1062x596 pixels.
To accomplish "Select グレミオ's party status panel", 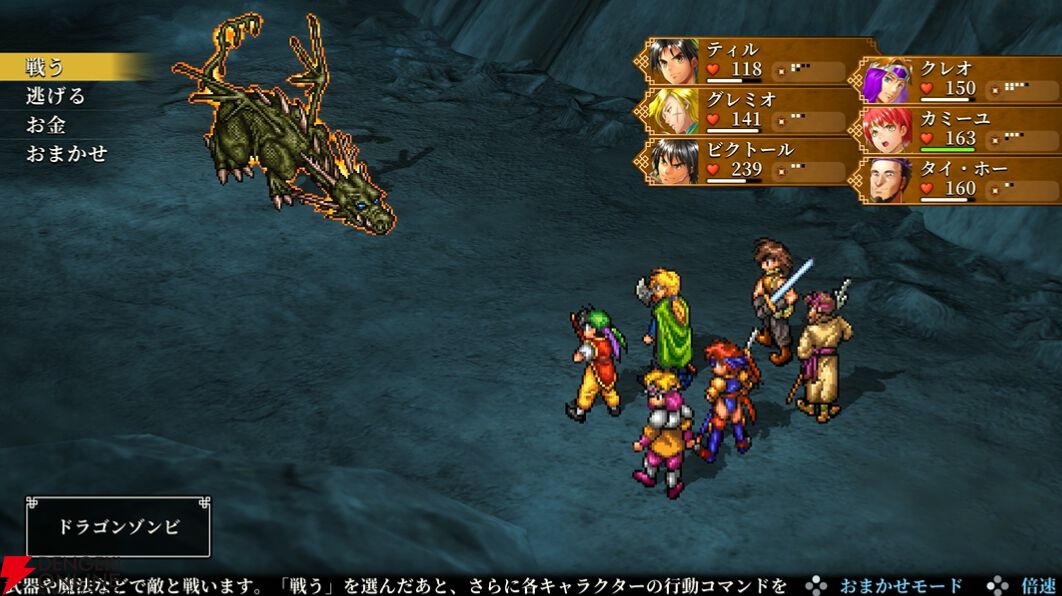I will point(757,110).
